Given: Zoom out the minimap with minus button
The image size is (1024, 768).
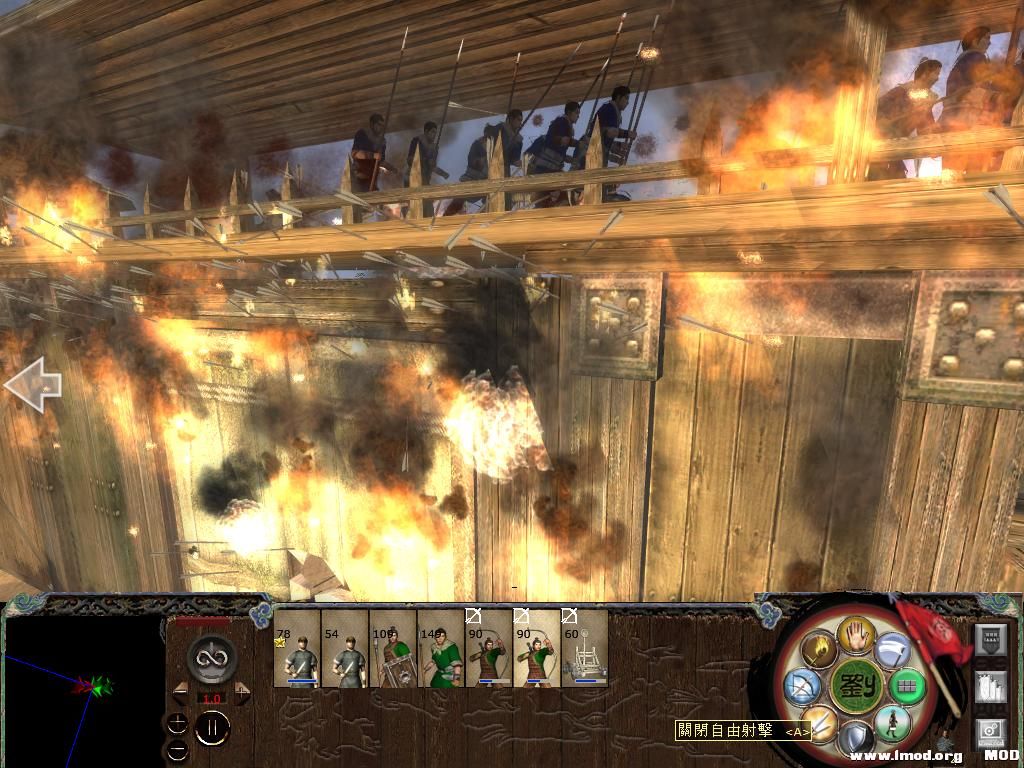Looking at the screenshot, I should pos(177,749).
